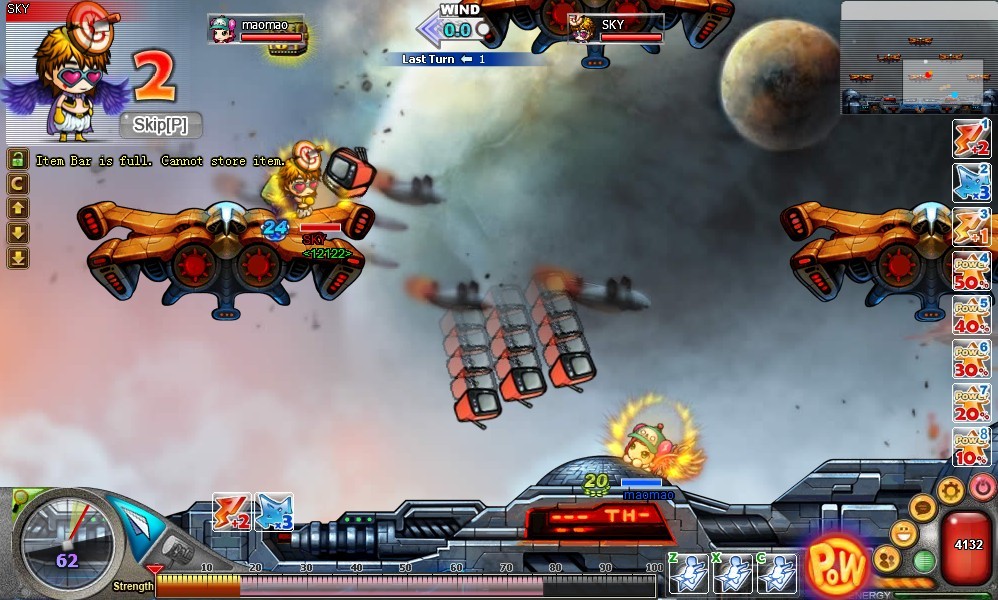Click the minimap in the corner
This screenshot has height=600, width=998.
pos(918,57)
